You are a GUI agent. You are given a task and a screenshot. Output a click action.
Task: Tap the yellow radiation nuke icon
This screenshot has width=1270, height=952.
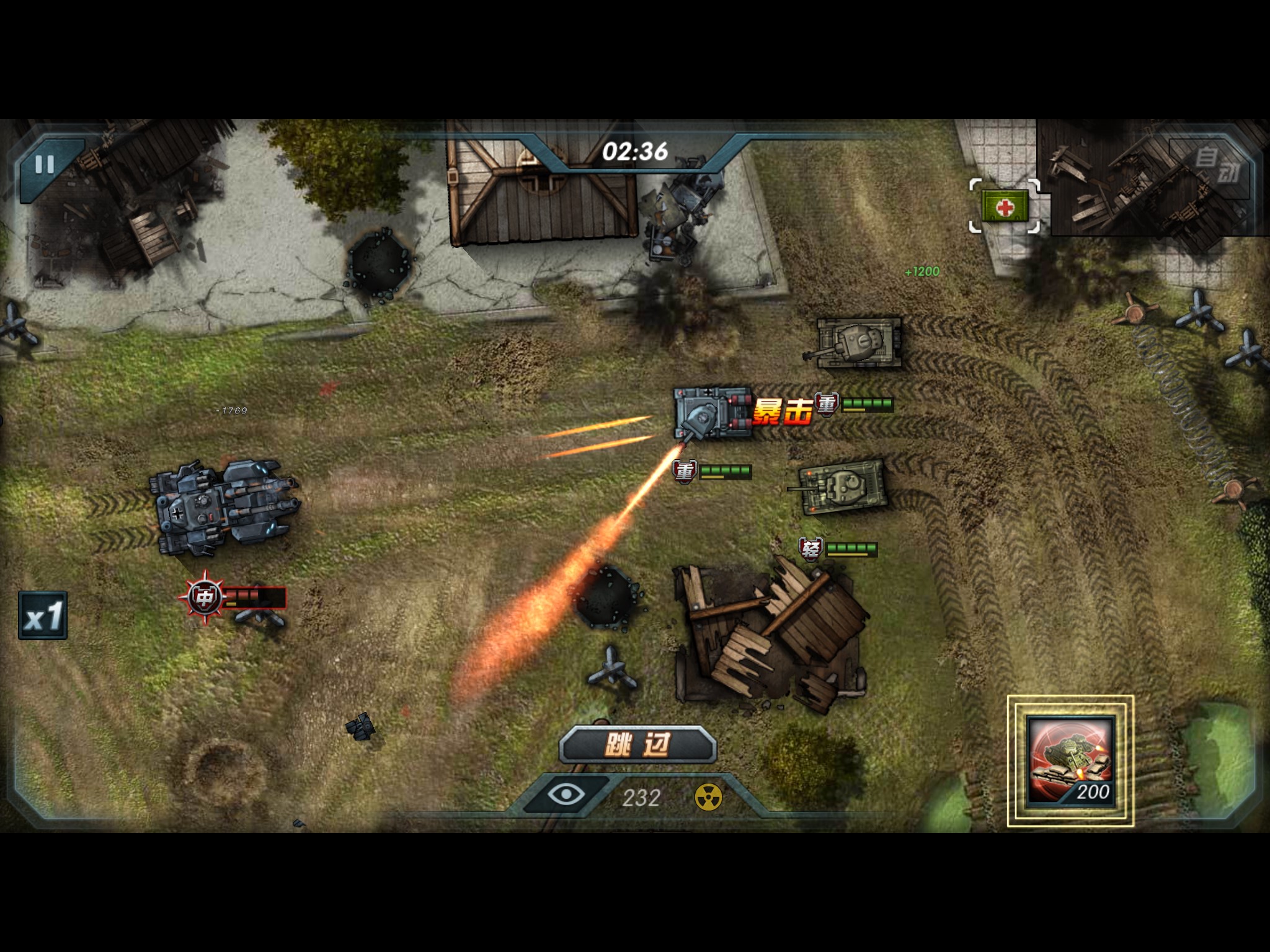tap(708, 797)
